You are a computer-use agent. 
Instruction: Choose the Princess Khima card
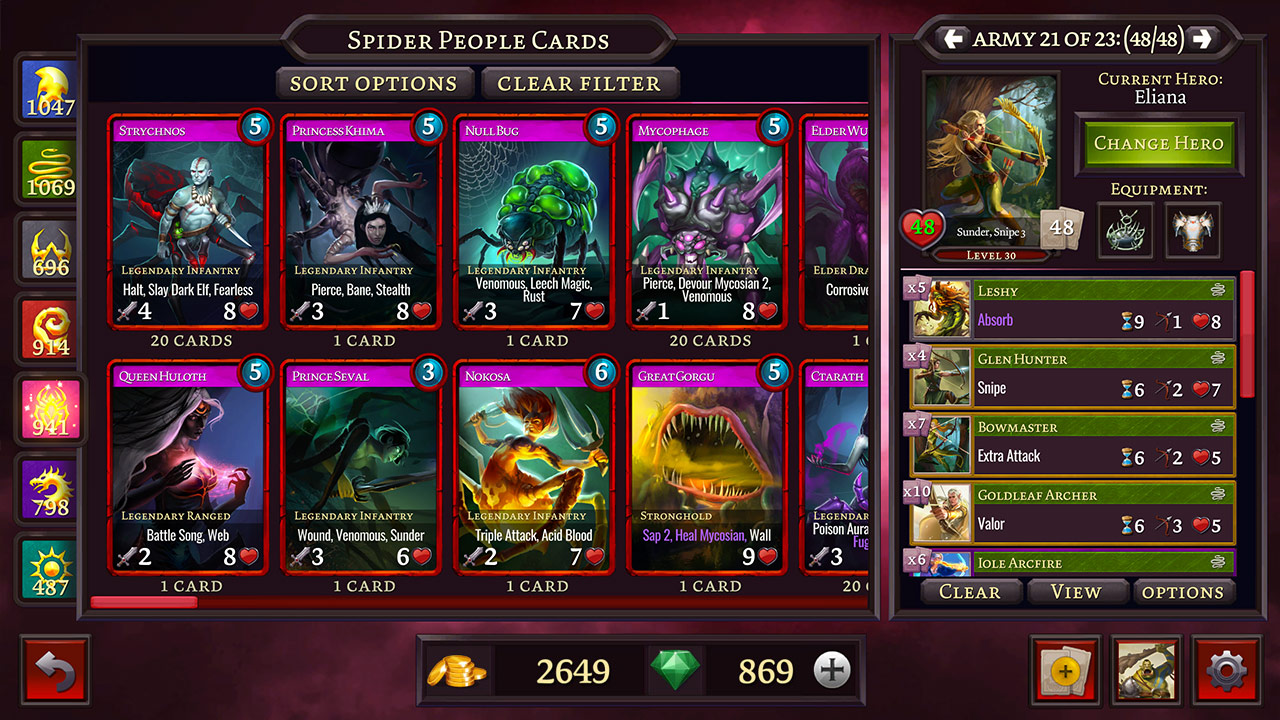(x=362, y=222)
